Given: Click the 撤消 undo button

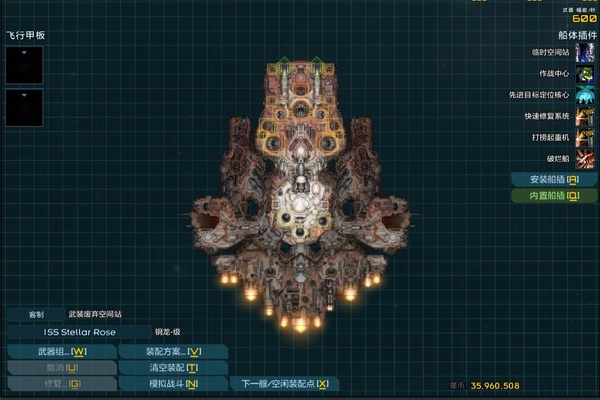Looking at the screenshot, I should coord(61,368).
